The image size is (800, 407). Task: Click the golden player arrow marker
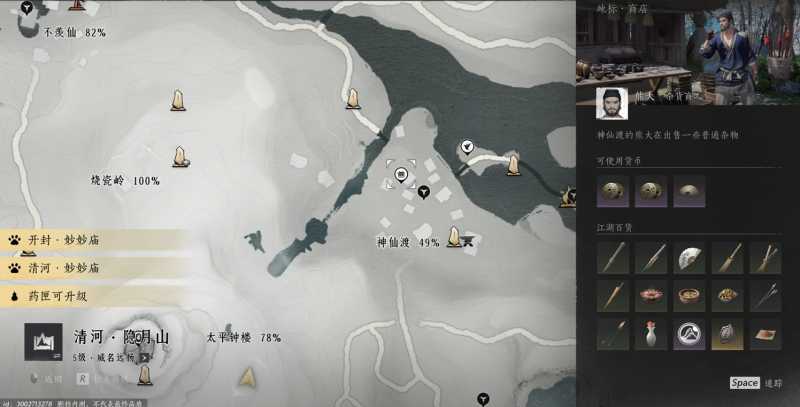[247, 378]
